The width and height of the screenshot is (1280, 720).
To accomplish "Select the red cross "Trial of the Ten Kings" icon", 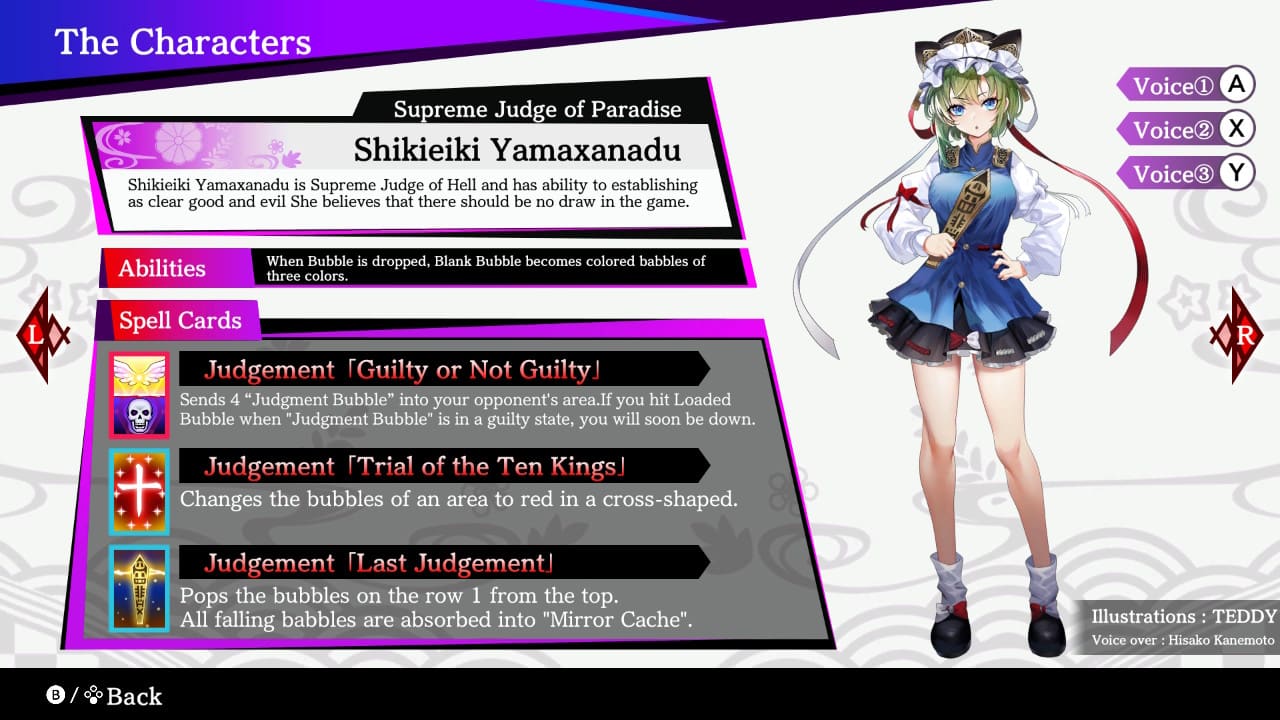I will pyautogui.click(x=140, y=490).
